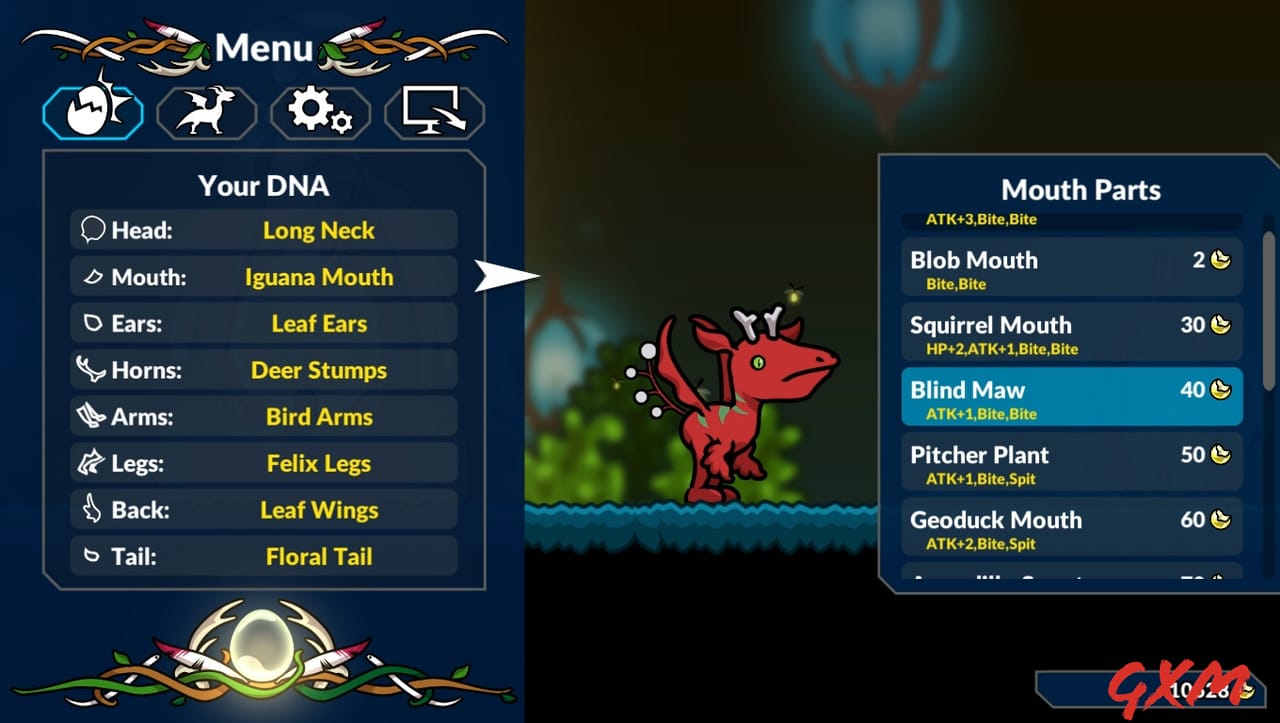Click the Mouth icon beside Iguana Mouth

92,276
